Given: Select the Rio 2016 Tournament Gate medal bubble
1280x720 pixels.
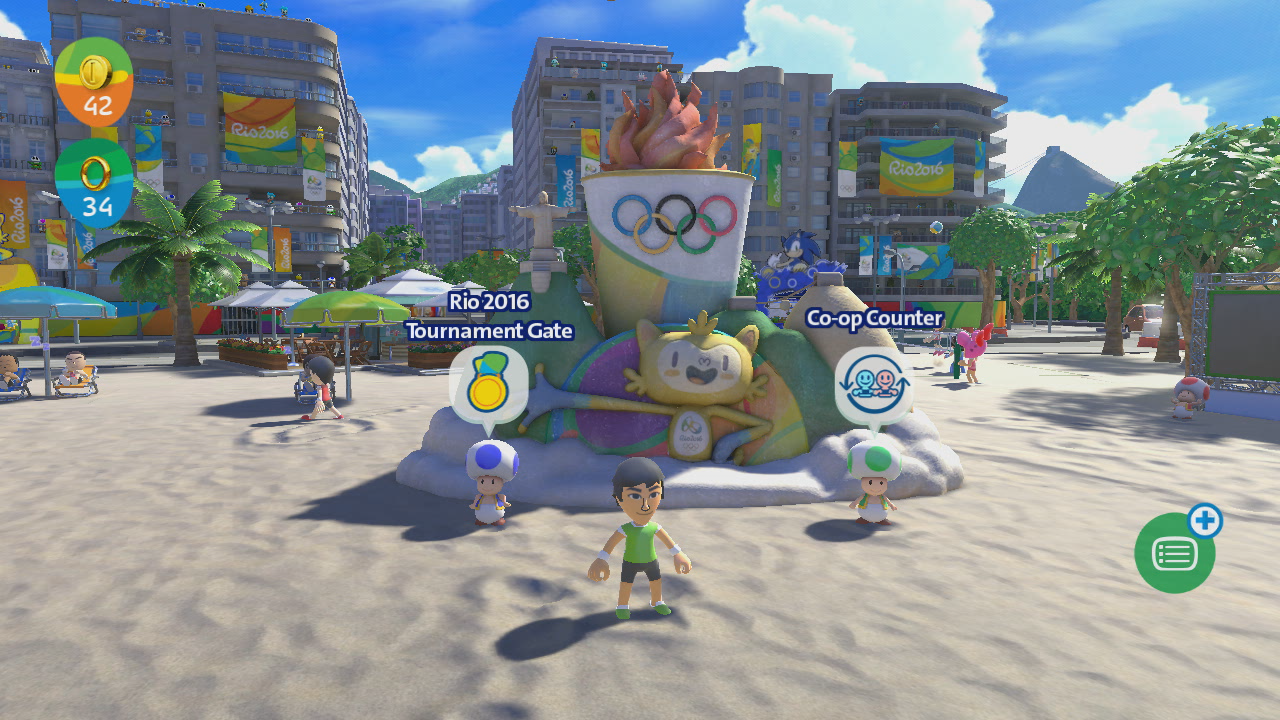Looking at the screenshot, I should click(488, 385).
